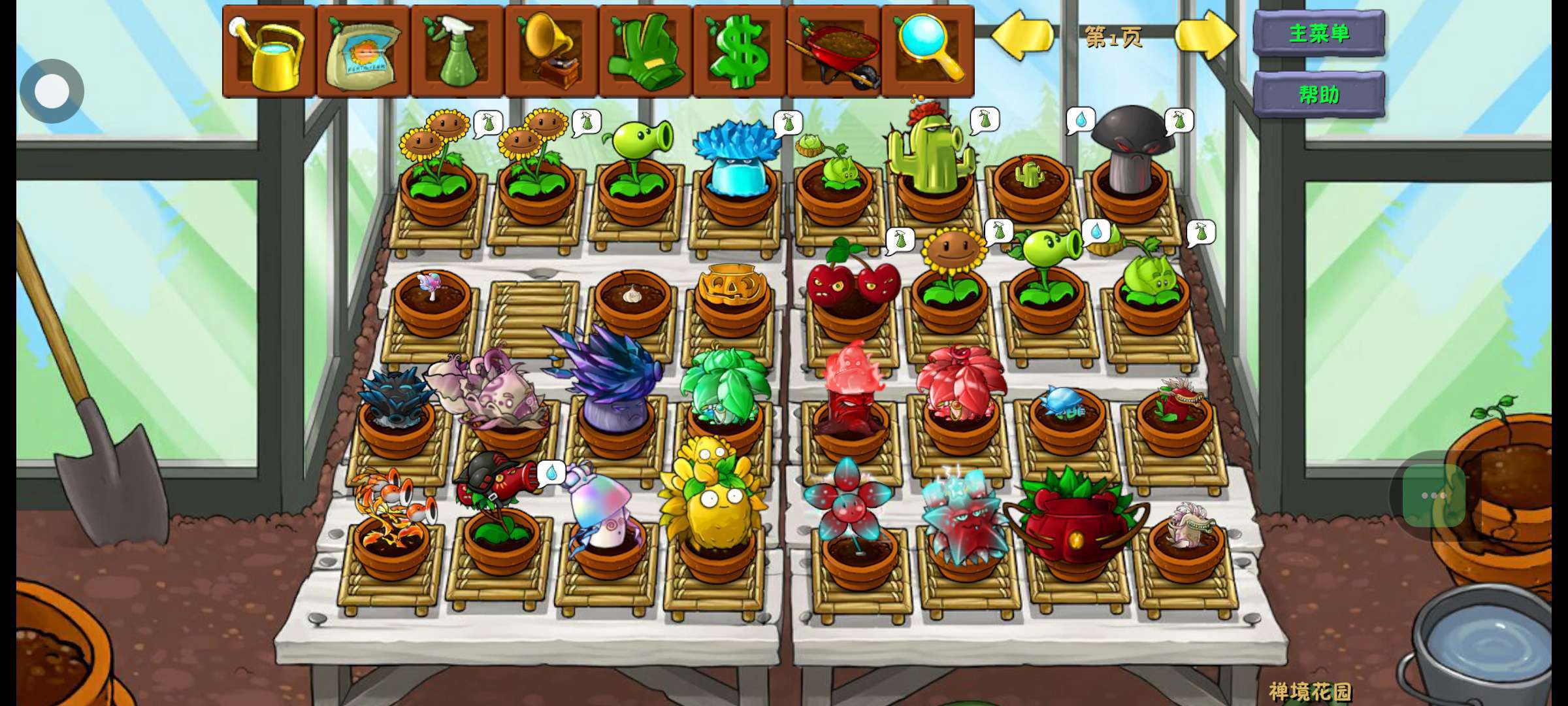Select the red wheelbarrow tool
This screenshot has height=706, width=1568.
click(834, 52)
